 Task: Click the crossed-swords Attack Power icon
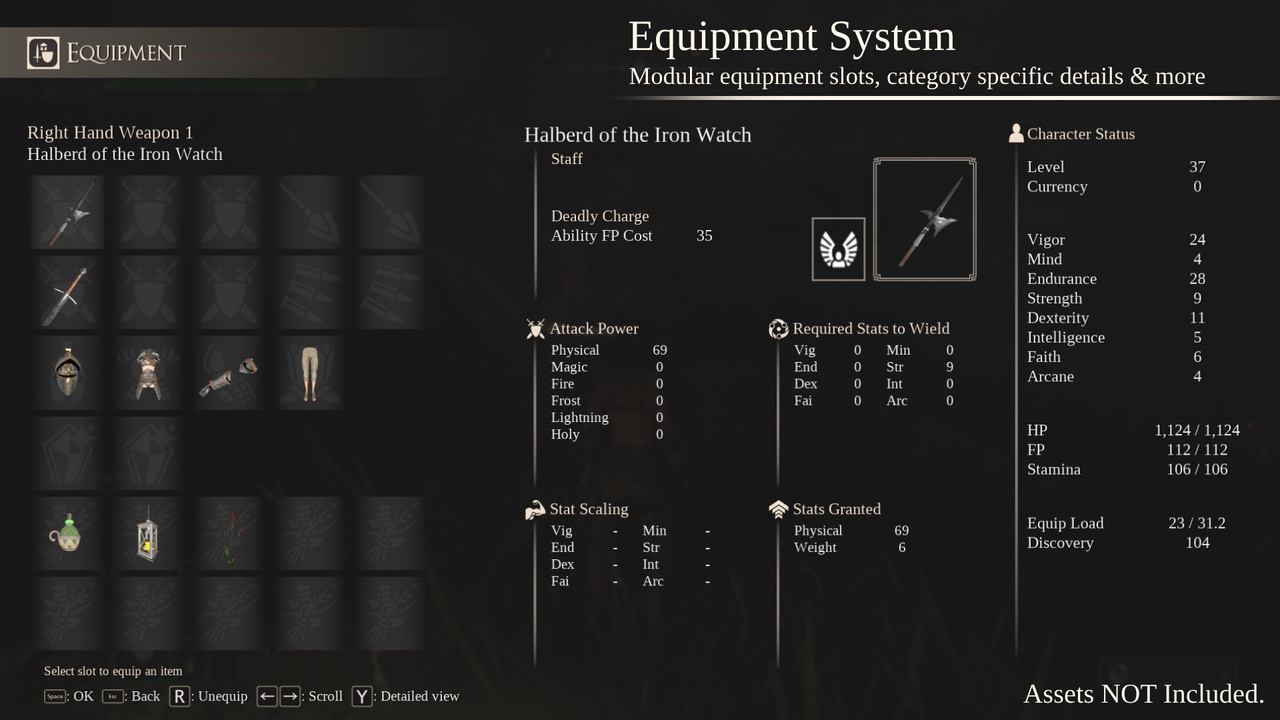(536, 327)
